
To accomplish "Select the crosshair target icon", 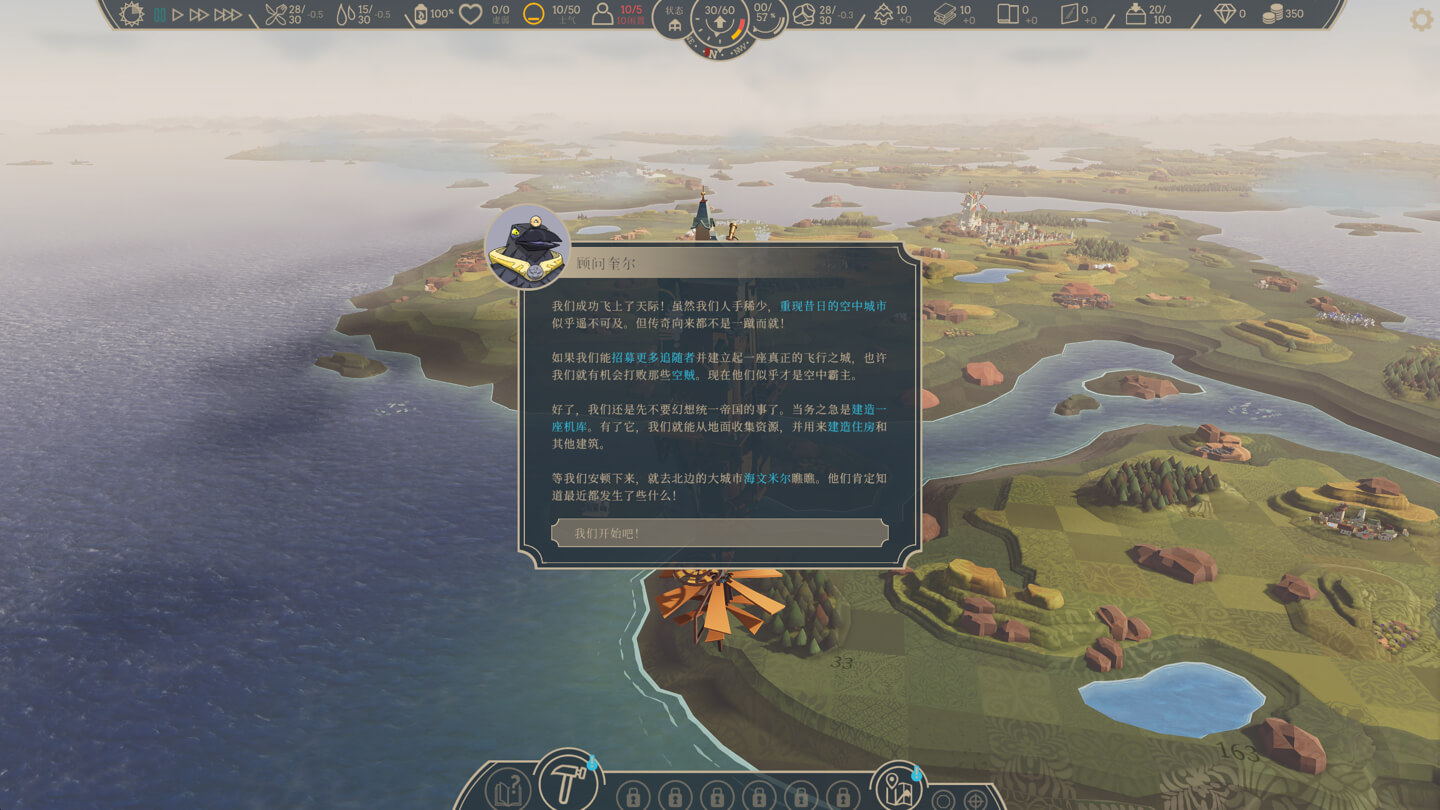I will coord(975,800).
